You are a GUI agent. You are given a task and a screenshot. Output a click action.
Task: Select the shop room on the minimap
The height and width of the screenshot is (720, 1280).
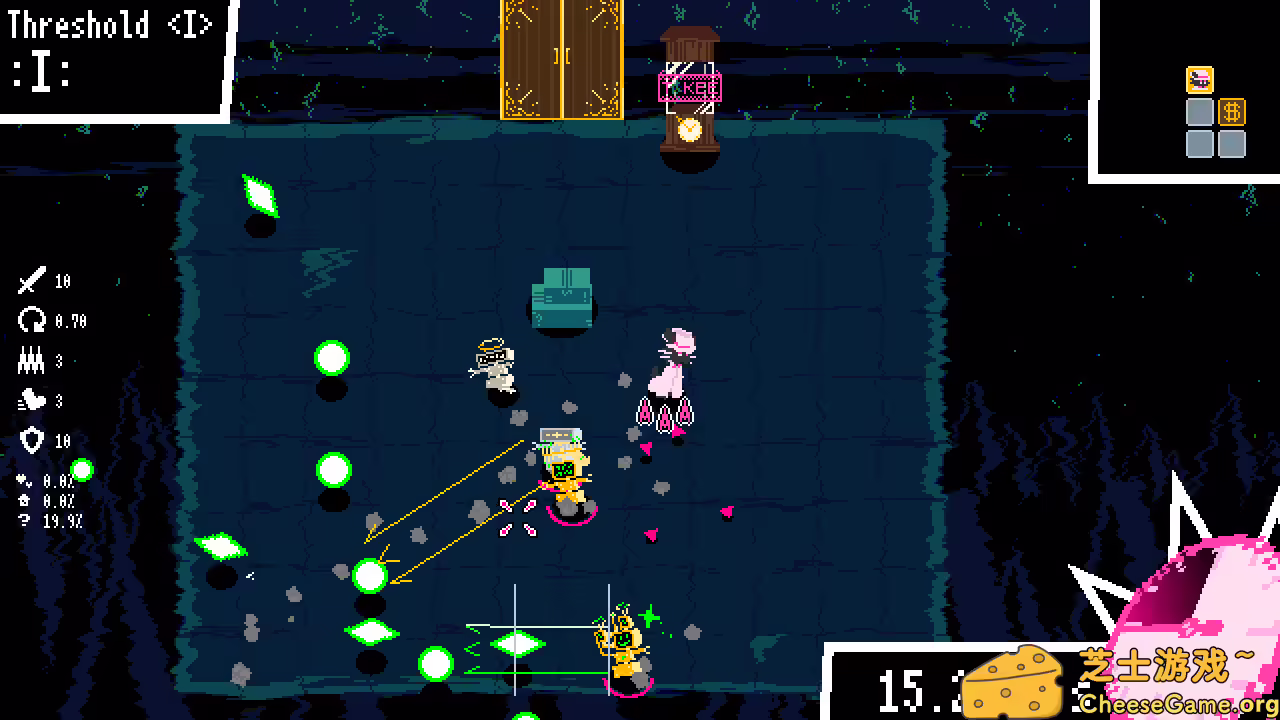point(1232,111)
